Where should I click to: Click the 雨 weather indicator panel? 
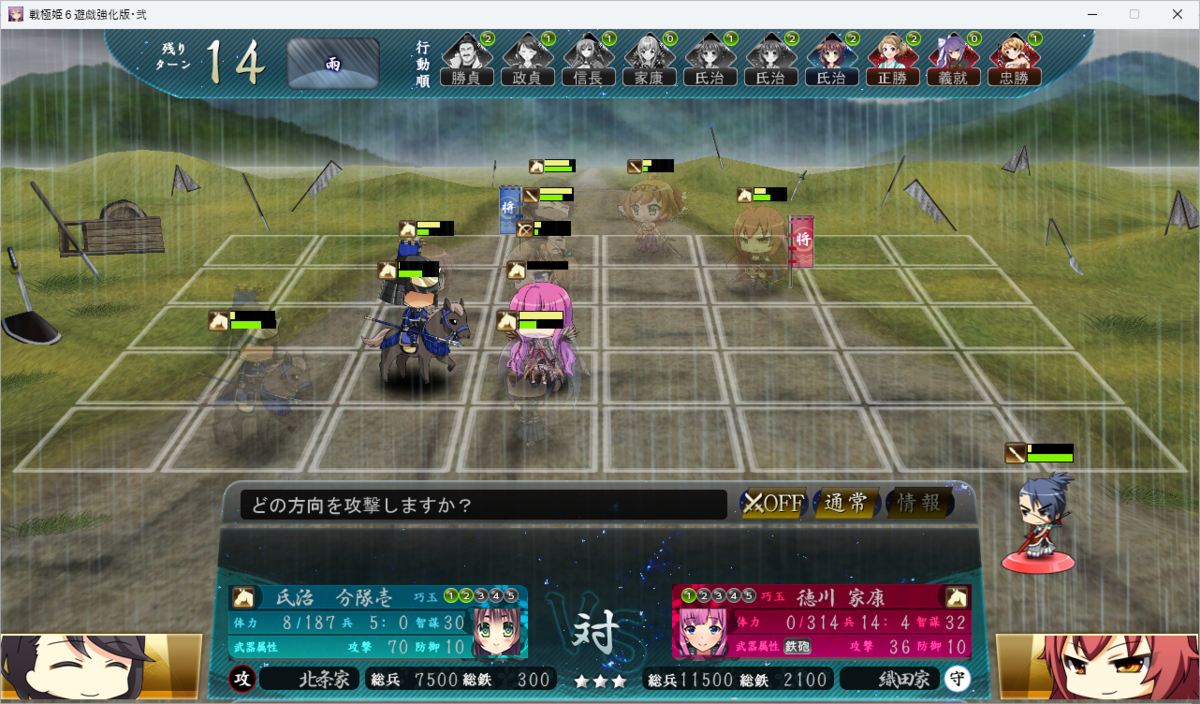(333, 64)
